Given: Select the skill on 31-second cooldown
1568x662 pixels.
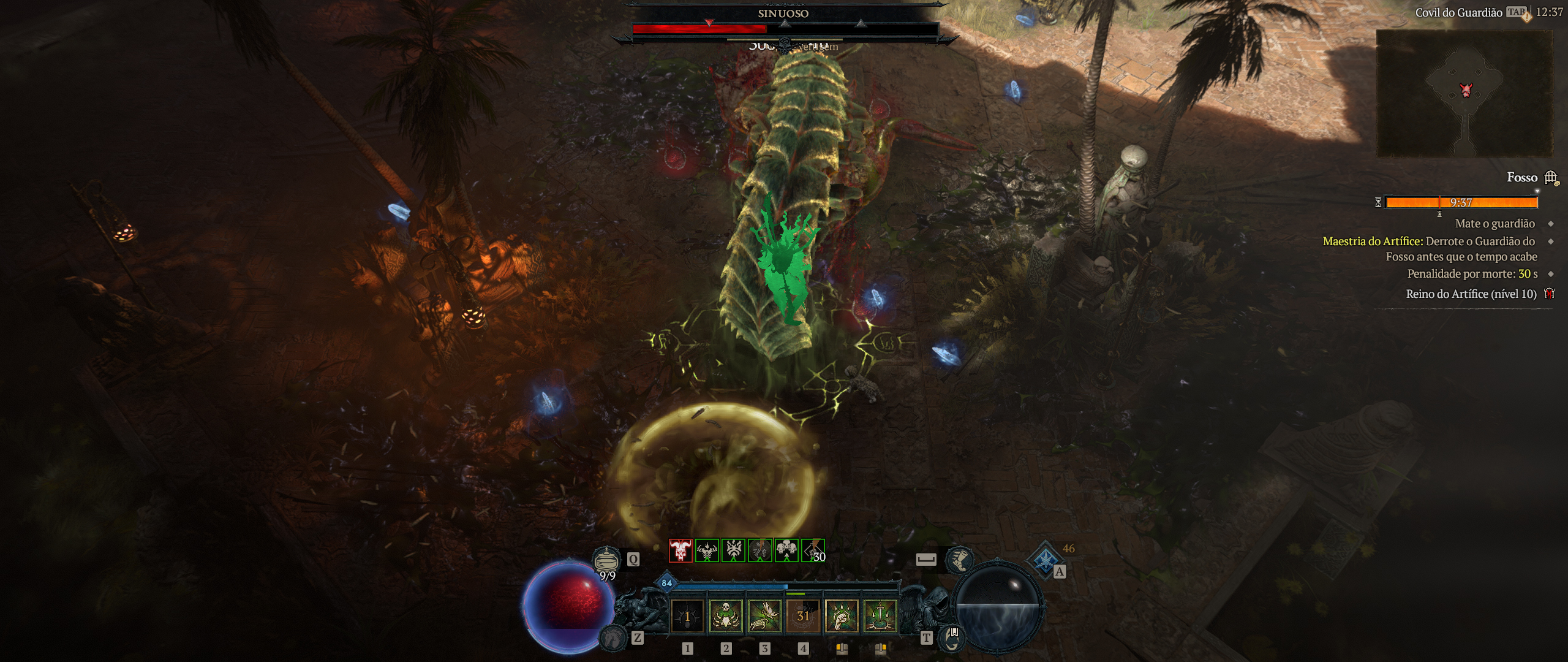Looking at the screenshot, I should pos(803,616).
